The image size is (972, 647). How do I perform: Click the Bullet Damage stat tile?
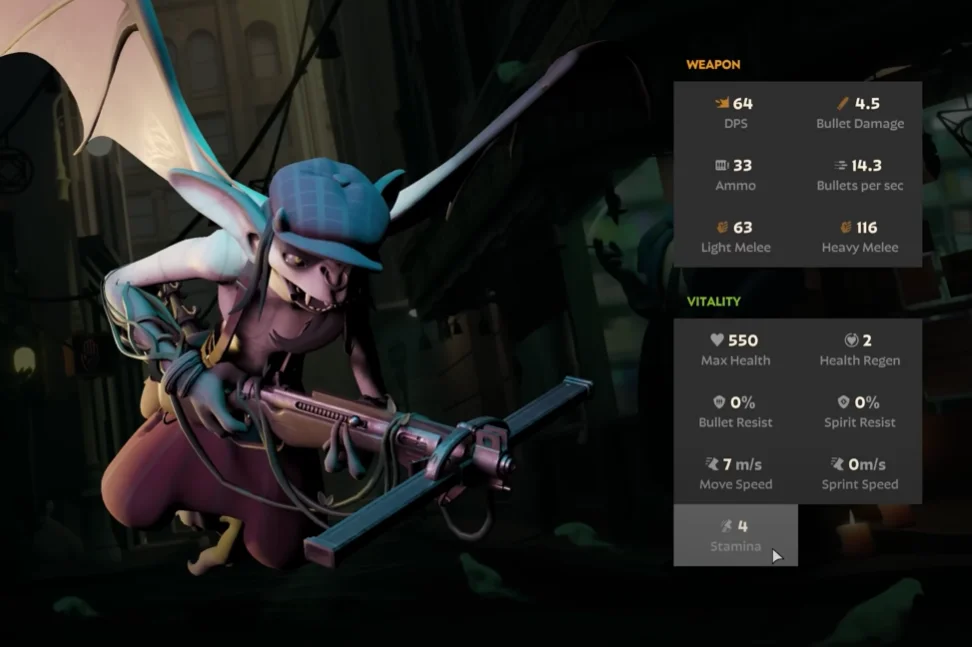tap(860, 113)
